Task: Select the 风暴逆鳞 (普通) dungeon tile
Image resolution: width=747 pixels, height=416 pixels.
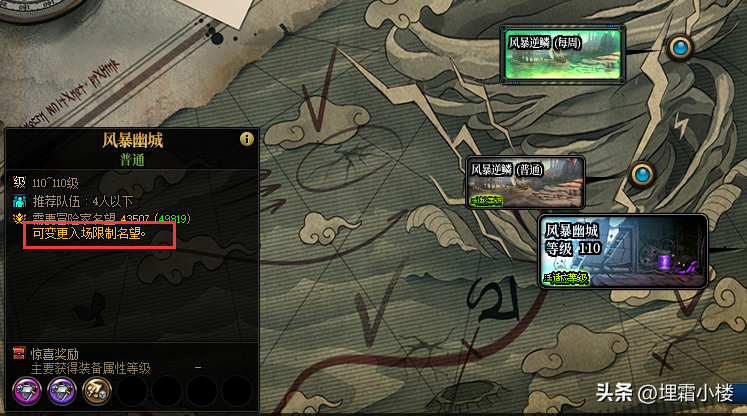Action: click(526, 182)
